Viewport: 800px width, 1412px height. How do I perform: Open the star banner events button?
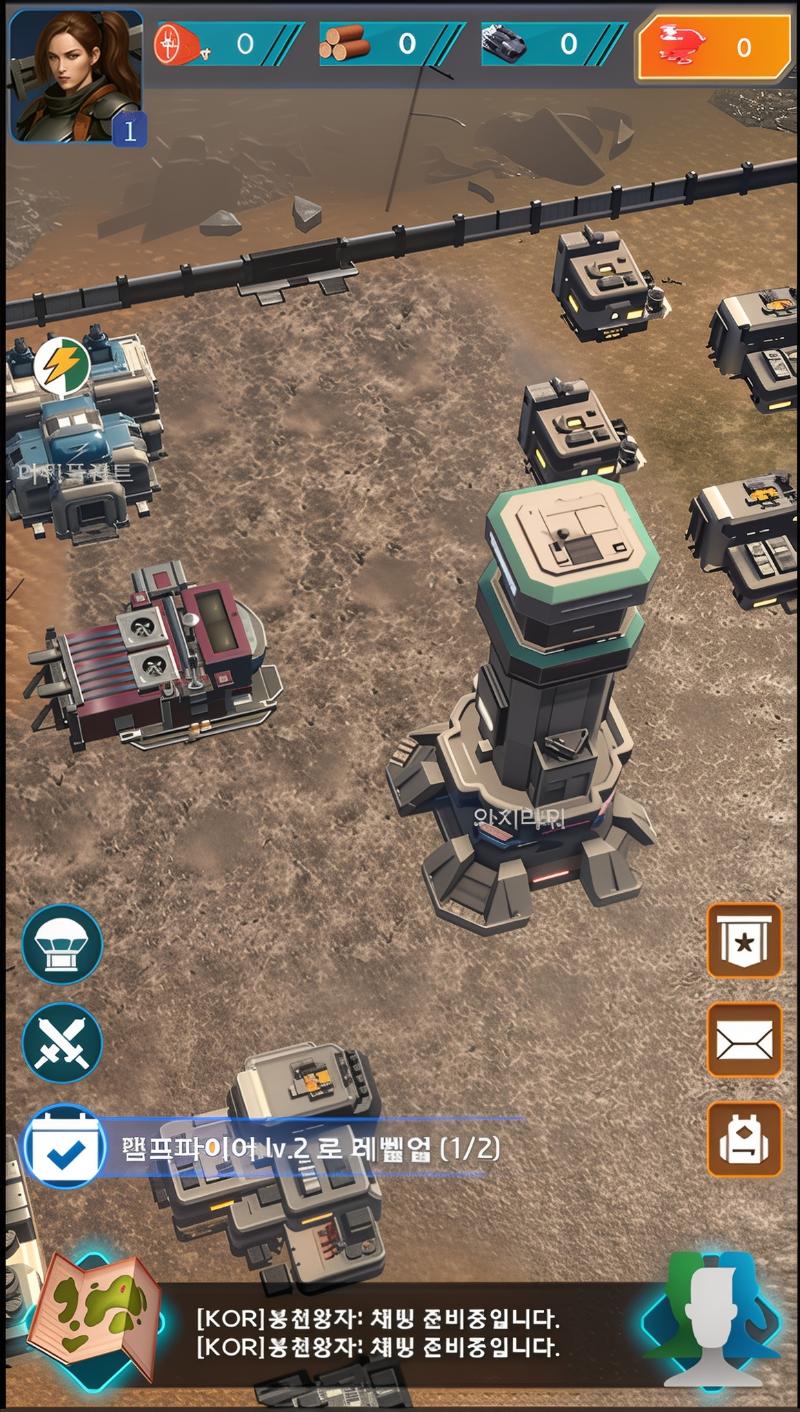744,941
